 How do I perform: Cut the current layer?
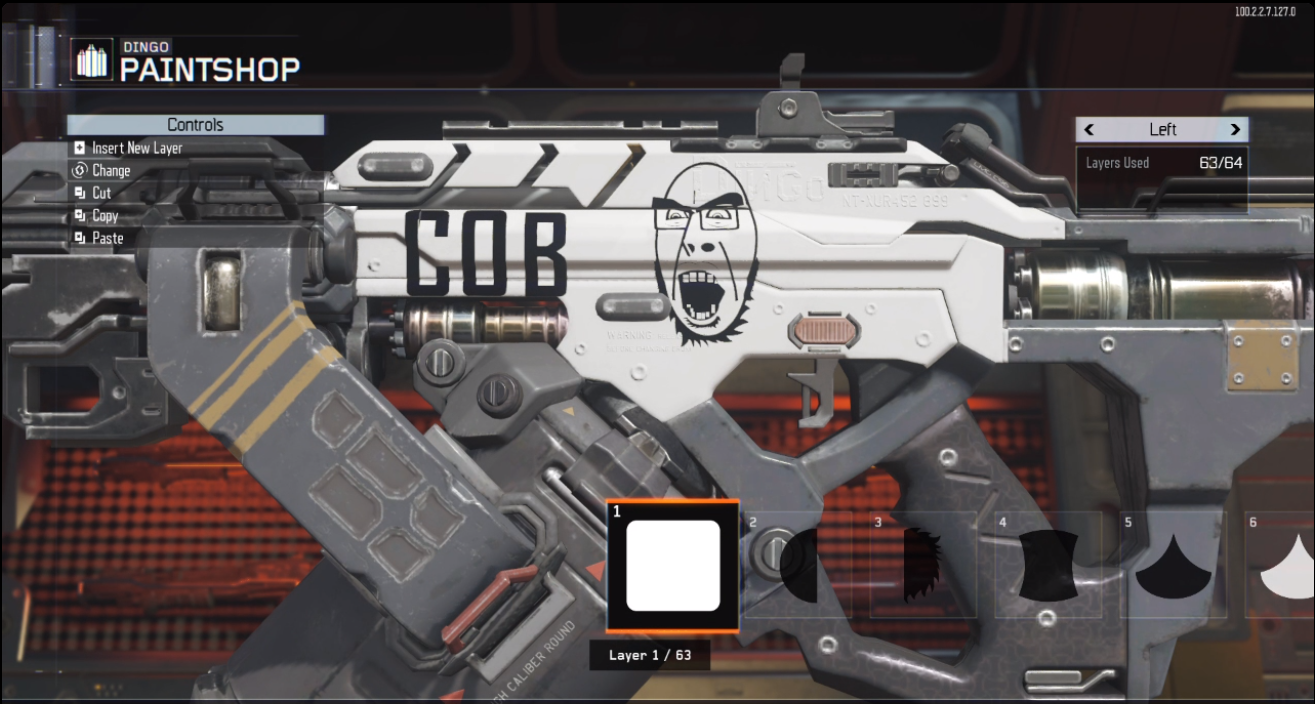coord(101,193)
